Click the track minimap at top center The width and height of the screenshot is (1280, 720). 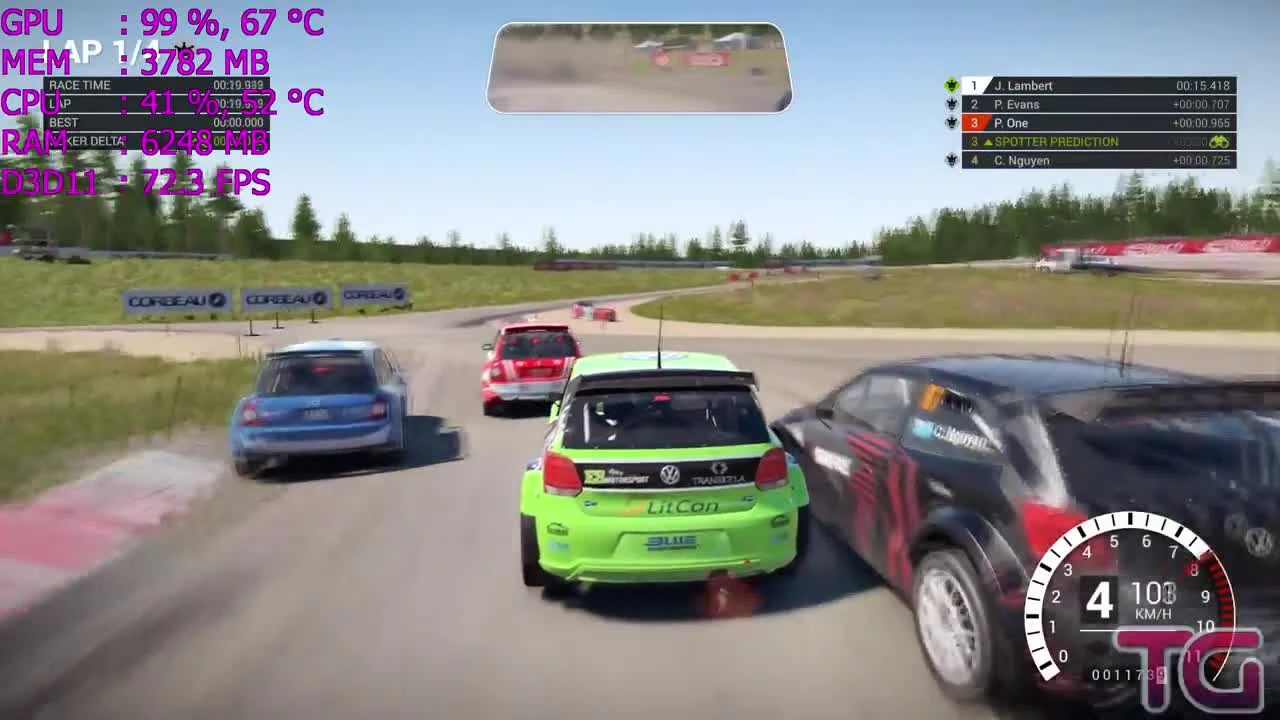pyautogui.click(x=638, y=66)
